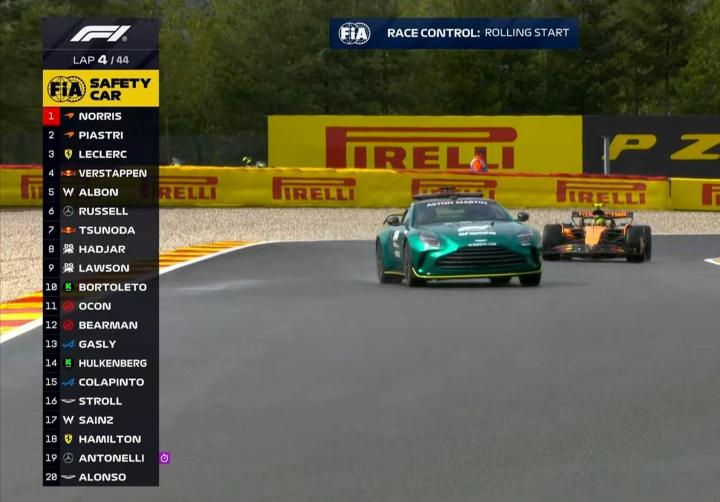This screenshot has width=720, height=502.
Task: Select Norris in the leaderboard tower
Action: (x=100, y=116)
